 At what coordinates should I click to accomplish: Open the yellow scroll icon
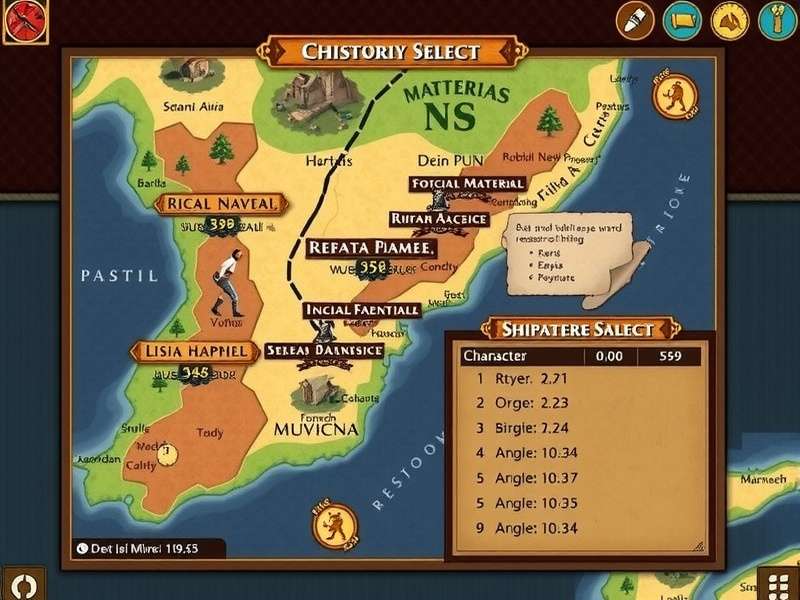coord(684,19)
